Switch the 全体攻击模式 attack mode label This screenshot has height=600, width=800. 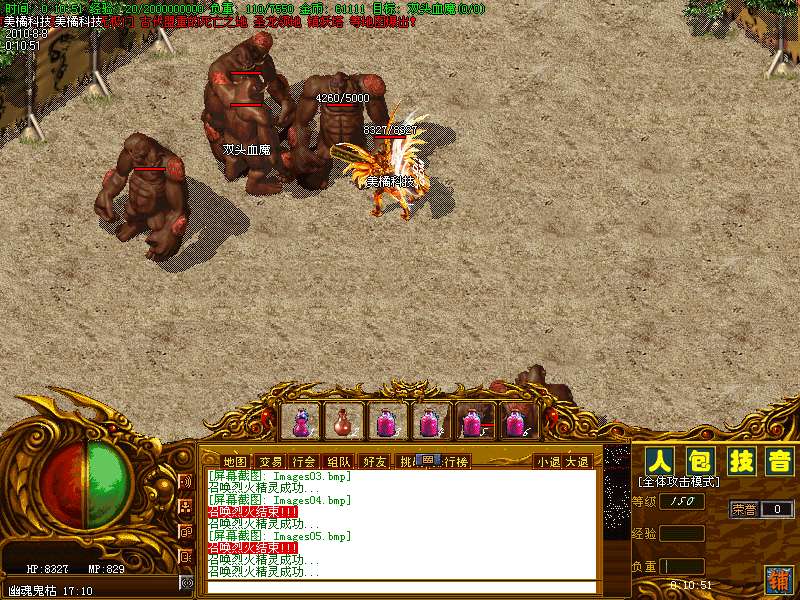[677, 483]
